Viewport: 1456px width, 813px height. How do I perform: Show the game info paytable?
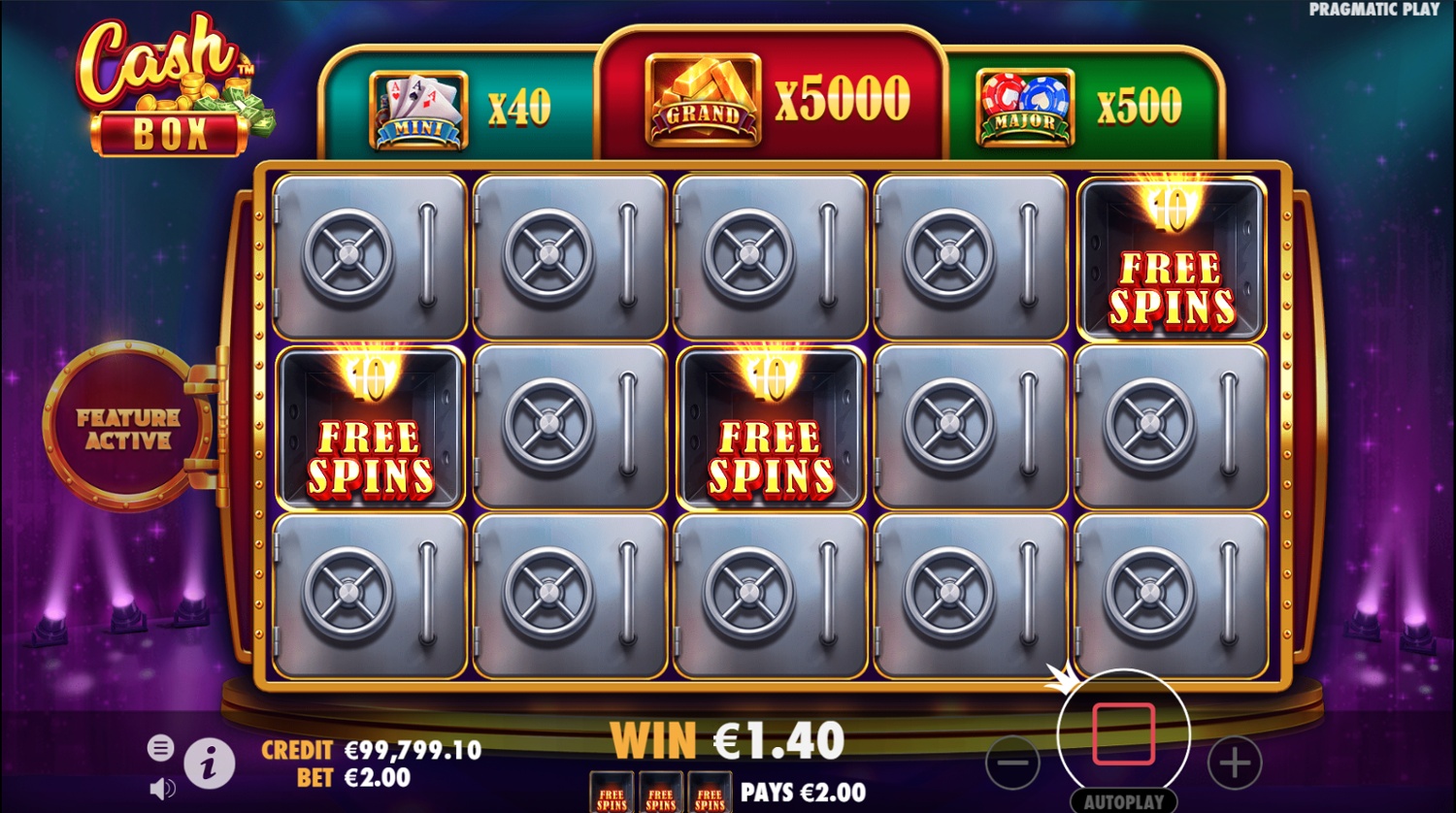tap(209, 764)
